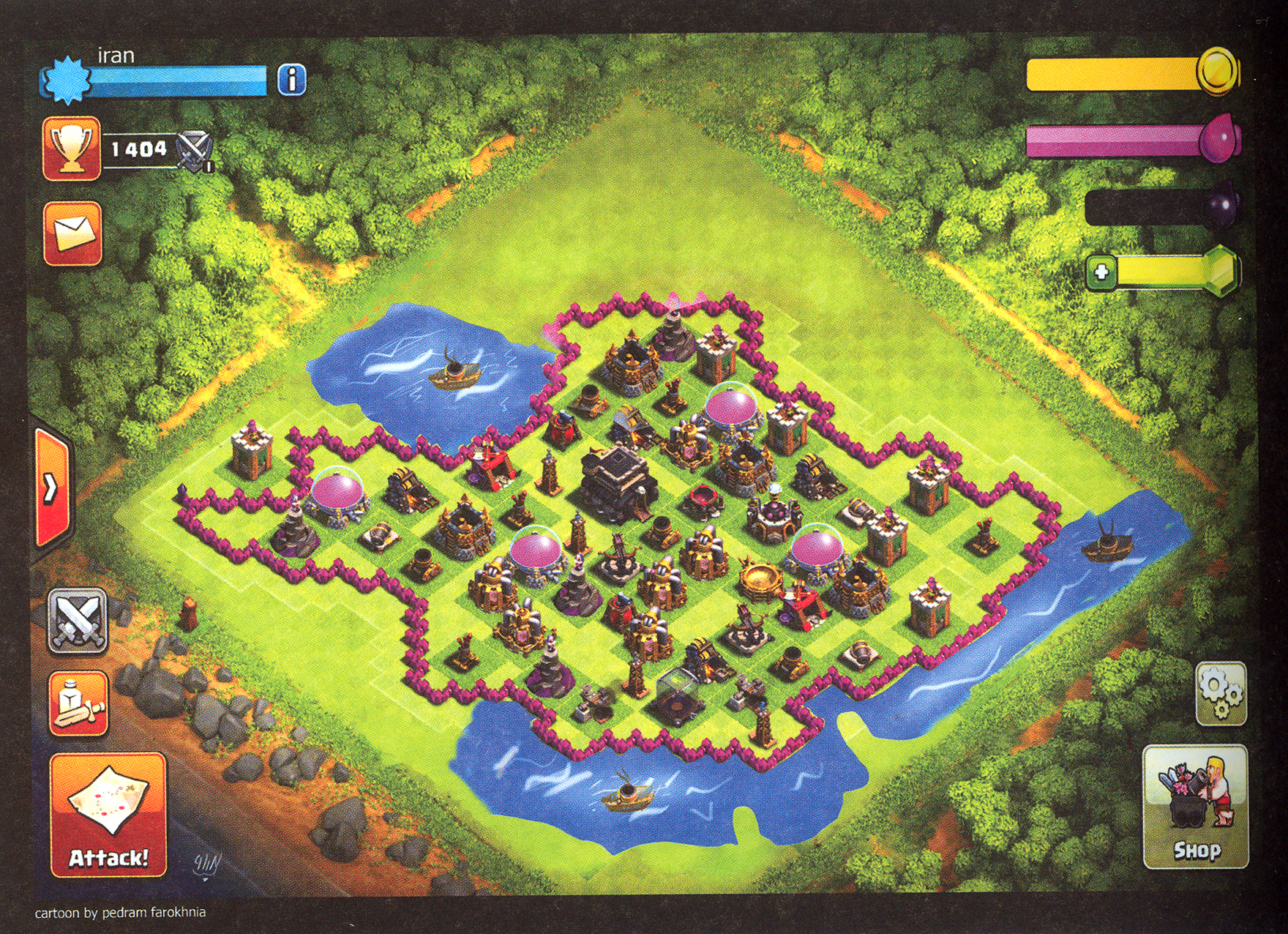Image resolution: width=1288 pixels, height=934 pixels.
Task: Open the mail inbox envelope
Action: pyautogui.click(x=72, y=233)
